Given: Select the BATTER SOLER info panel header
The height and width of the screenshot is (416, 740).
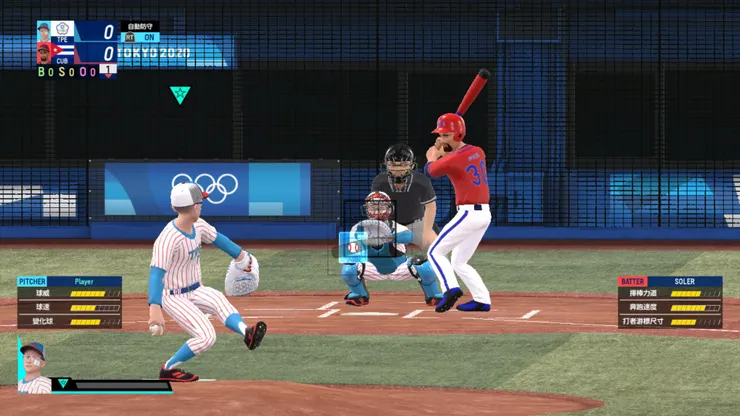Looking at the screenshot, I should pyautogui.click(x=670, y=282).
